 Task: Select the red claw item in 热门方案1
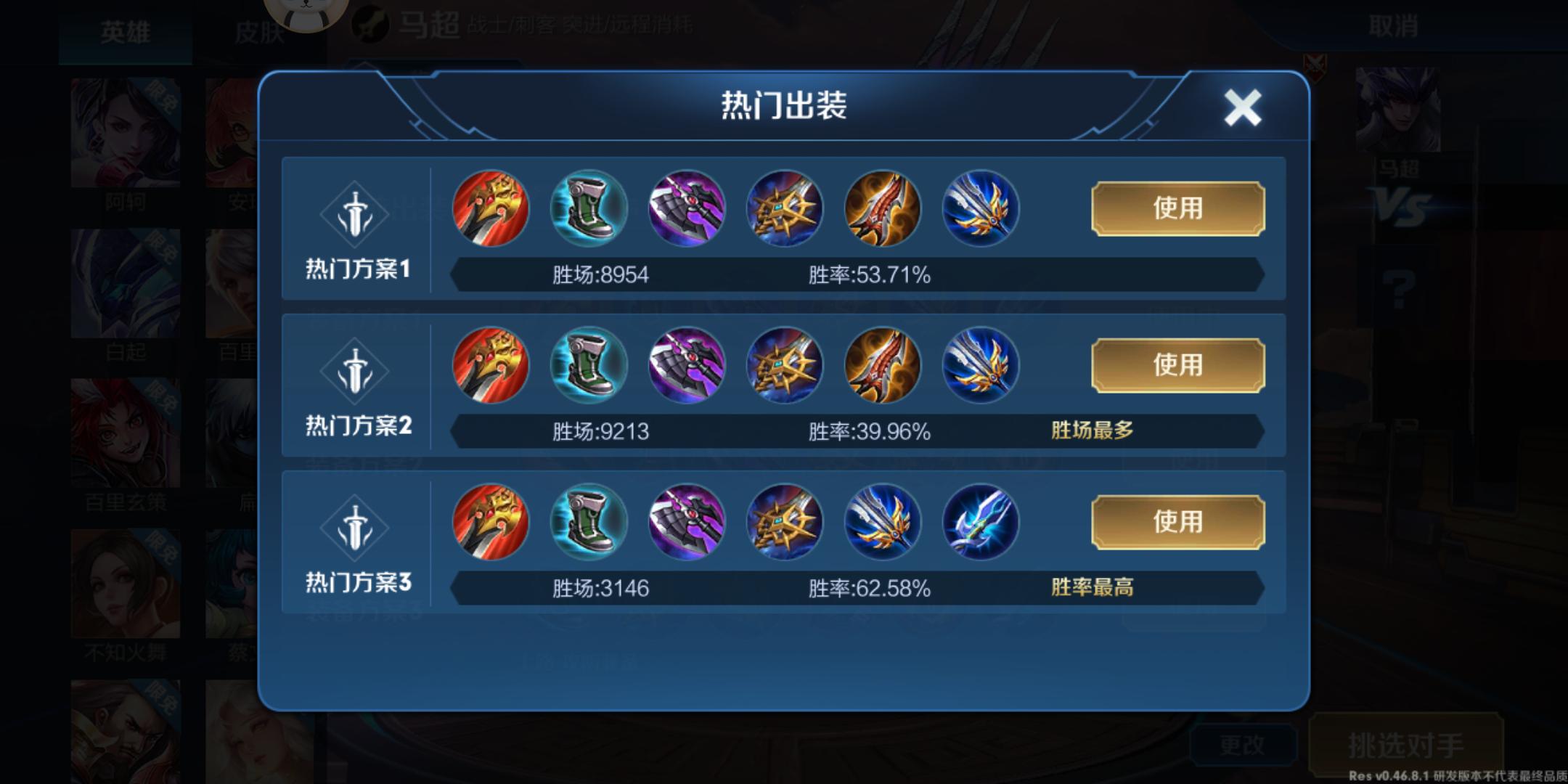coord(489,210)
